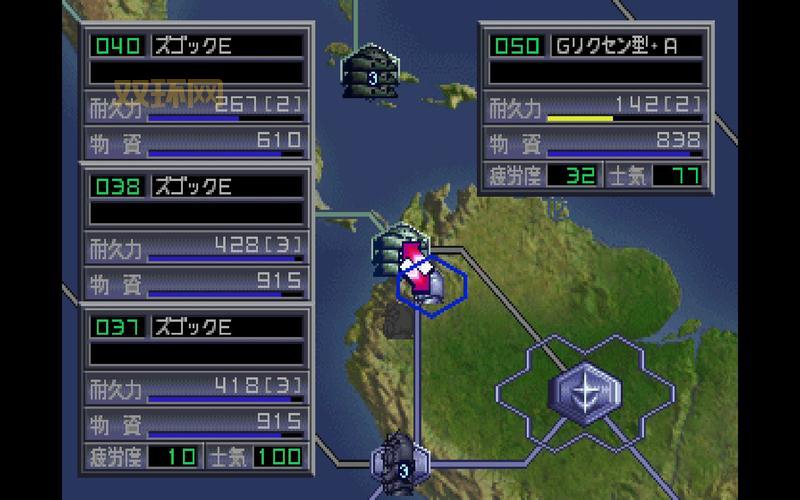Select enemy unit 050 Gリクセン型+A panel
Screen dimensions: 800x500
(x=596, y=46)
